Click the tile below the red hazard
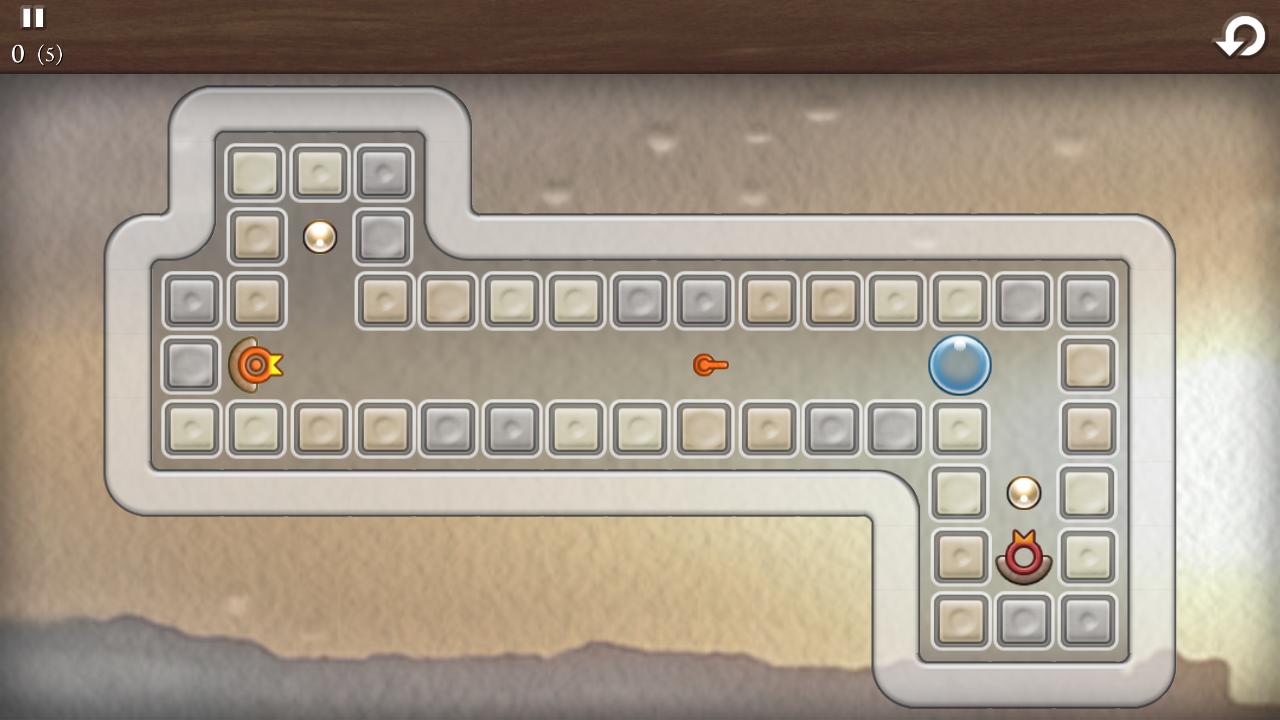The height and width of the screenshot is (720, 1280). pyautogui.click(x=1022, y=620)
